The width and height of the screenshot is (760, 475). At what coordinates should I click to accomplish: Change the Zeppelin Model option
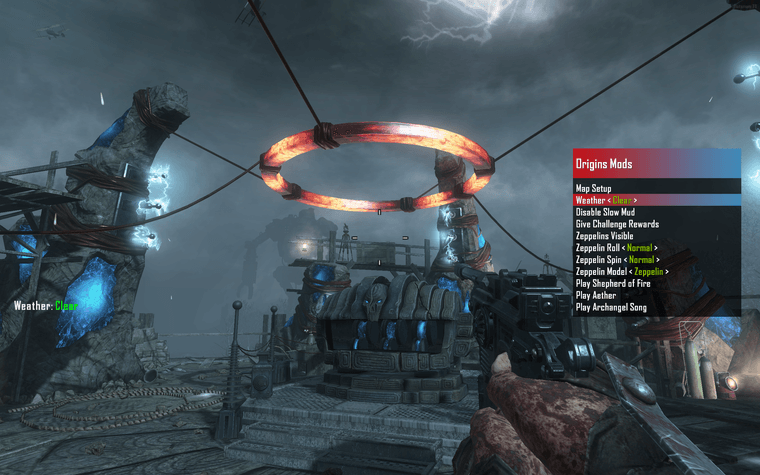(x=621, y=272)
